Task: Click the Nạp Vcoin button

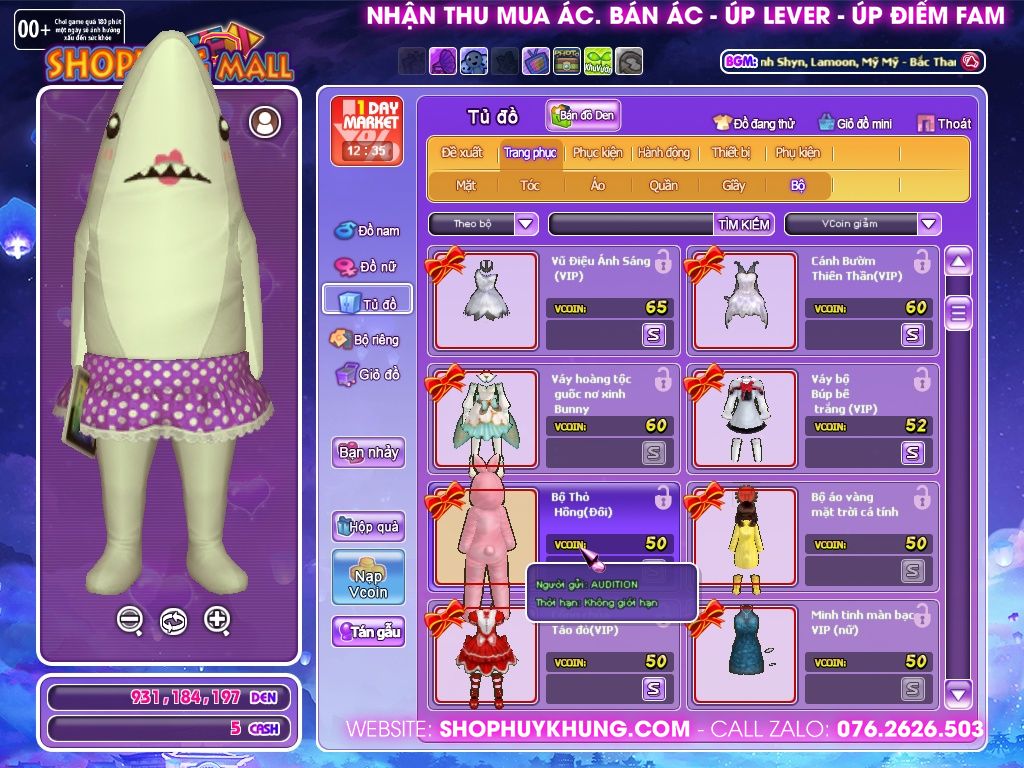Action: (368, 577)
